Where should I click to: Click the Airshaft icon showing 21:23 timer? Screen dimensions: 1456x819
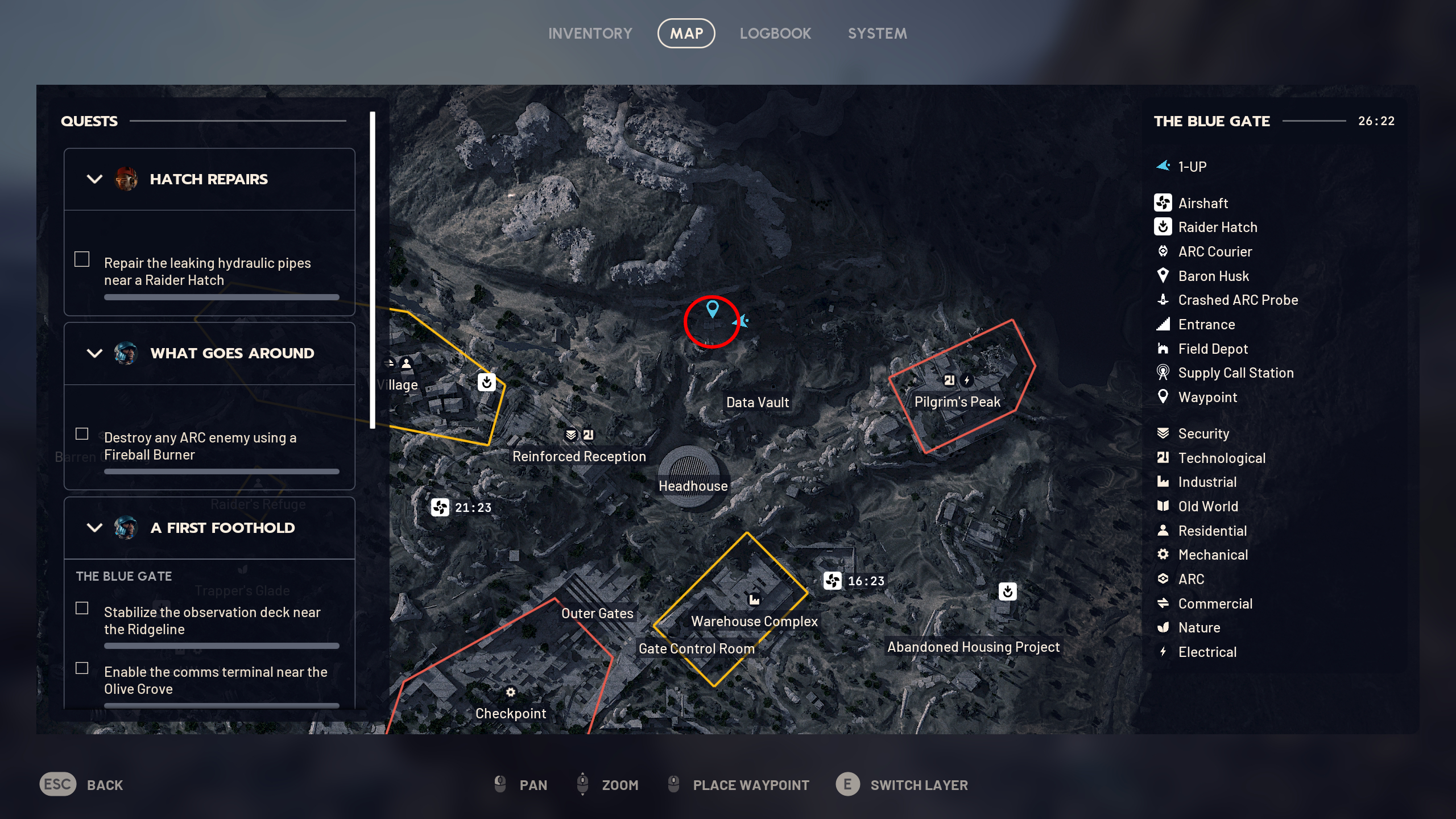(440, 508)
